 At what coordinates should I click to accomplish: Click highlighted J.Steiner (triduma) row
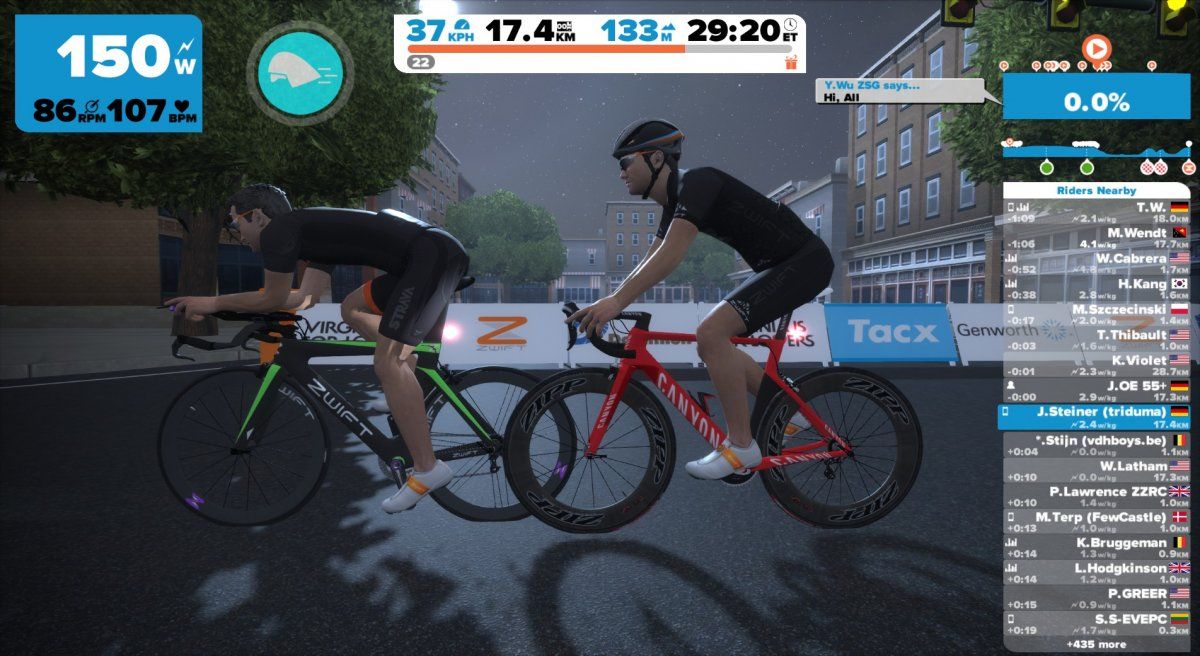(1097, 417)
